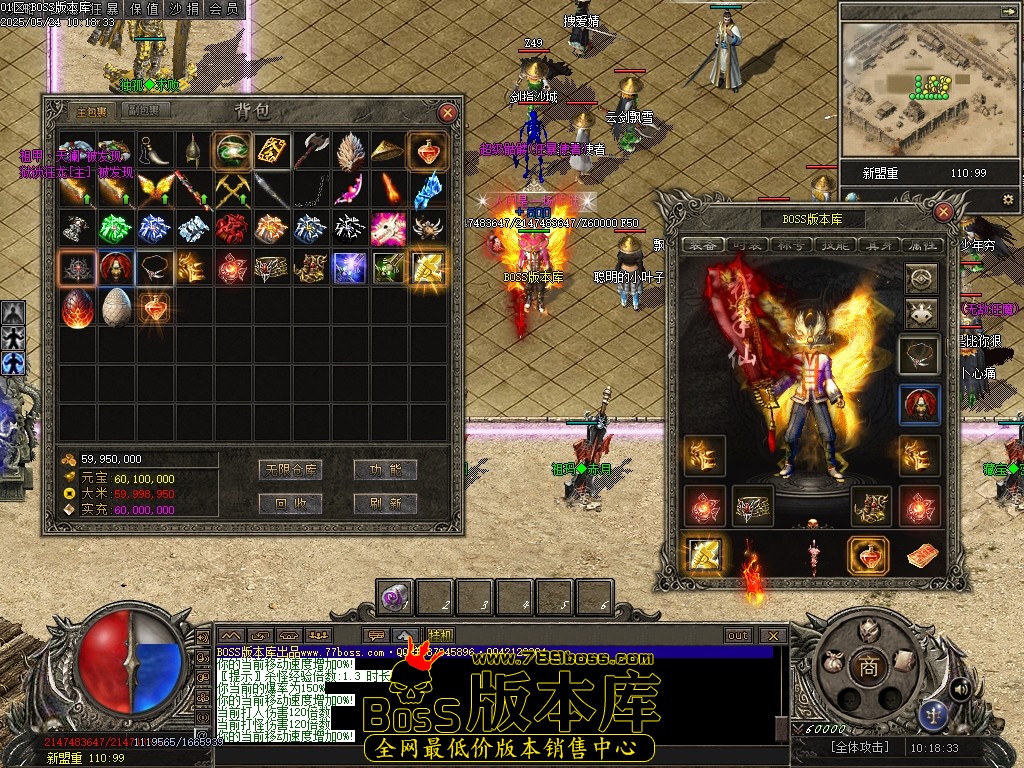This screenshot has height=768, width=1024.
Task: Close the chat box with X
Action: (x=772, y=635)
